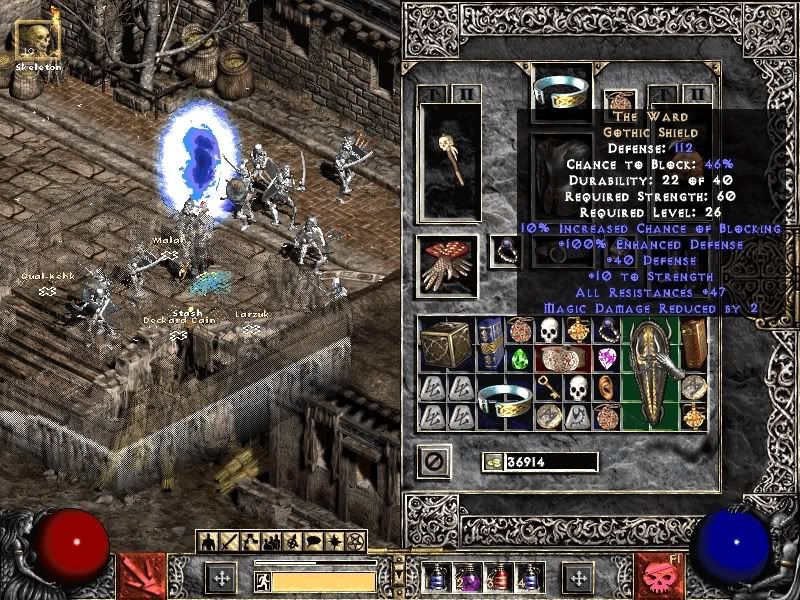Screen dimensions: 800x600
Task: Select the equipped gloves slot
Action: tap(447, 265)
